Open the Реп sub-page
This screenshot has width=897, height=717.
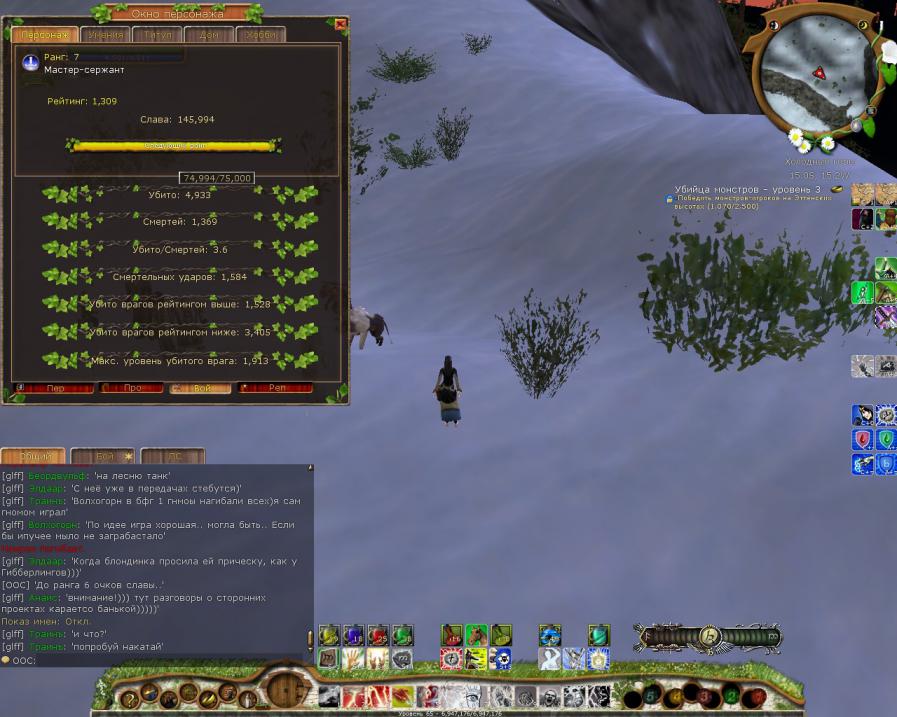click(276, 388)
